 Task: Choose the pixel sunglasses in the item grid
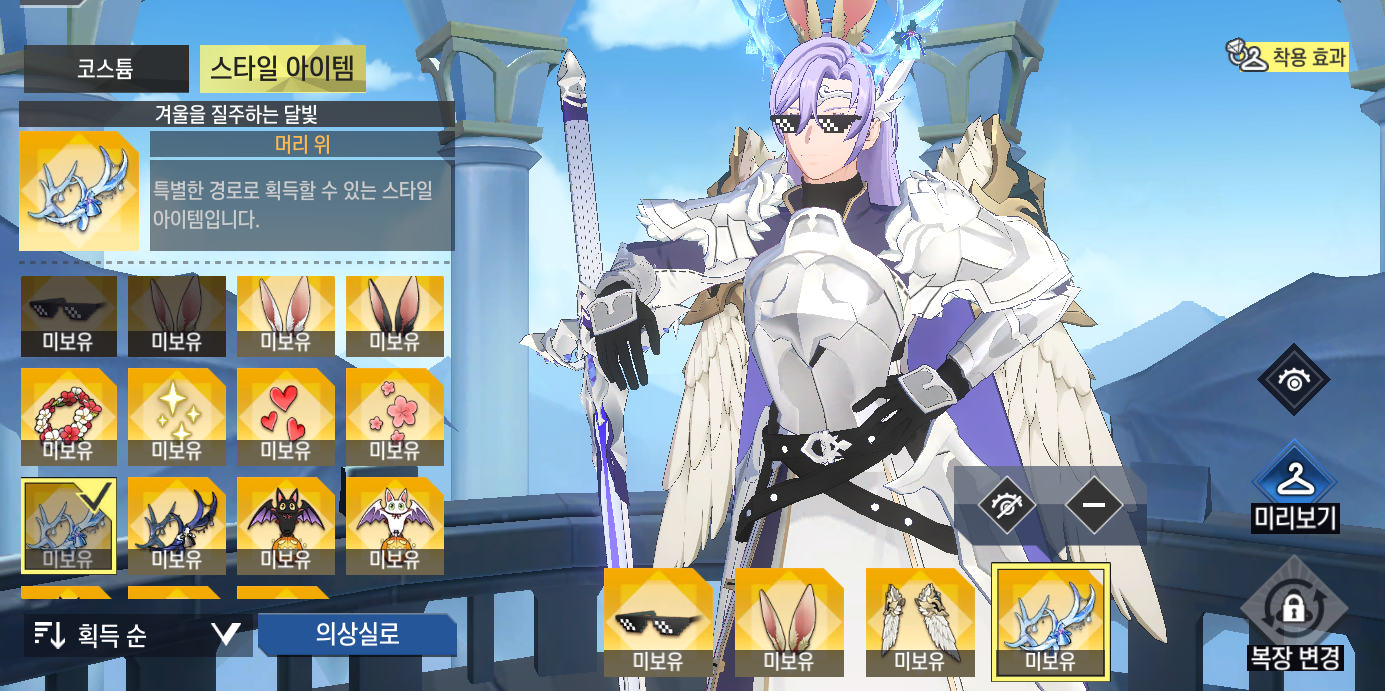click(68, 316)
